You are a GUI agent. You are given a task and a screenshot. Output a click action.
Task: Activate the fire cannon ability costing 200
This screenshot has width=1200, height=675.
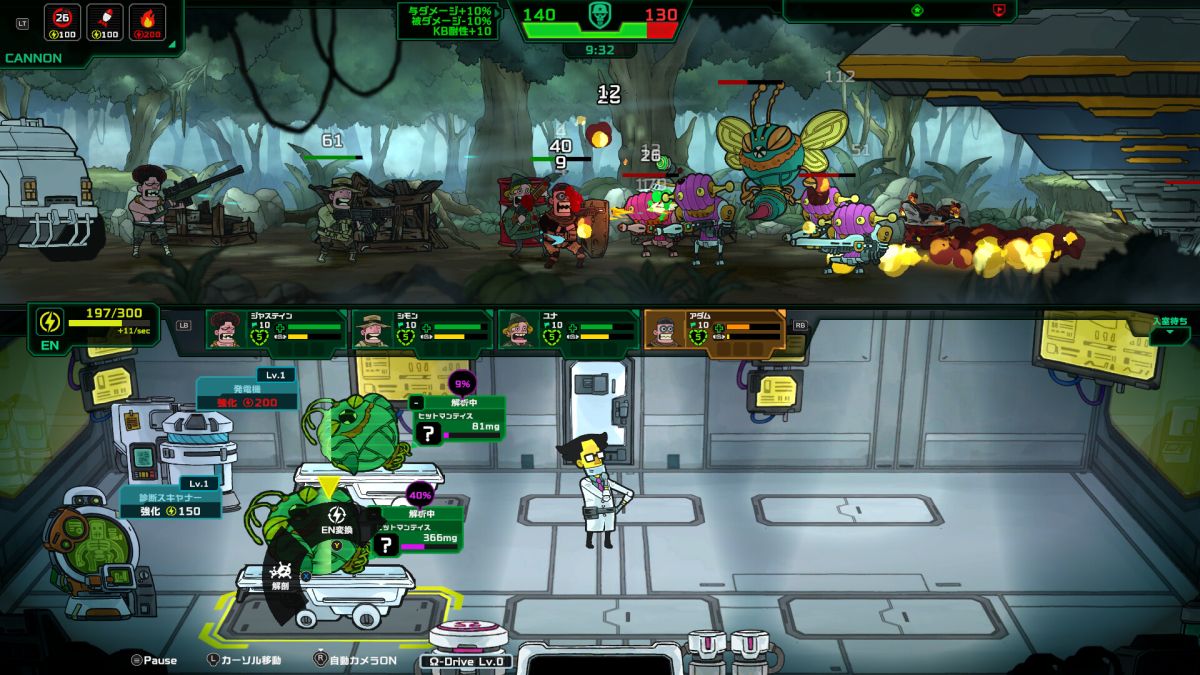pos(147,23)
